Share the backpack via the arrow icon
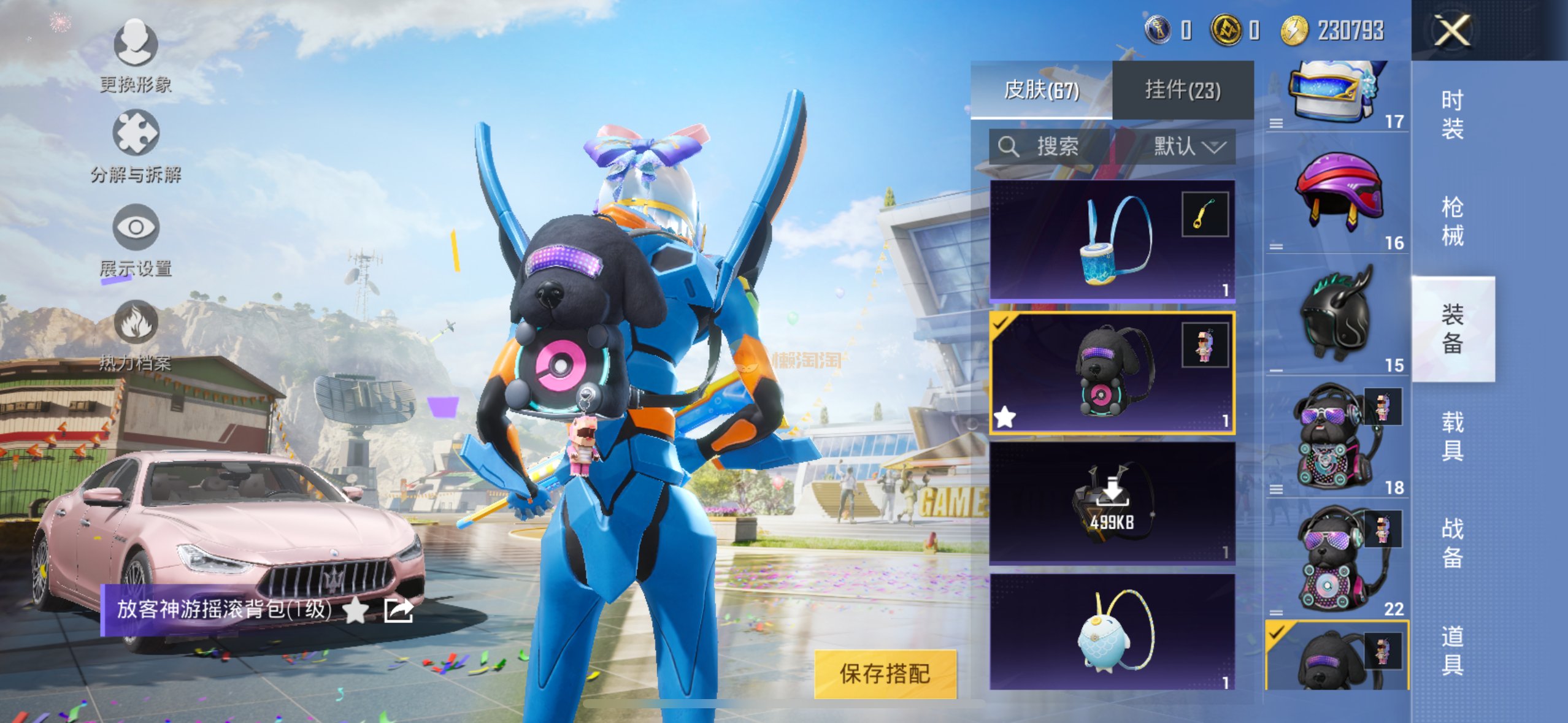The image size is (1568, 723). pos(398,610)
